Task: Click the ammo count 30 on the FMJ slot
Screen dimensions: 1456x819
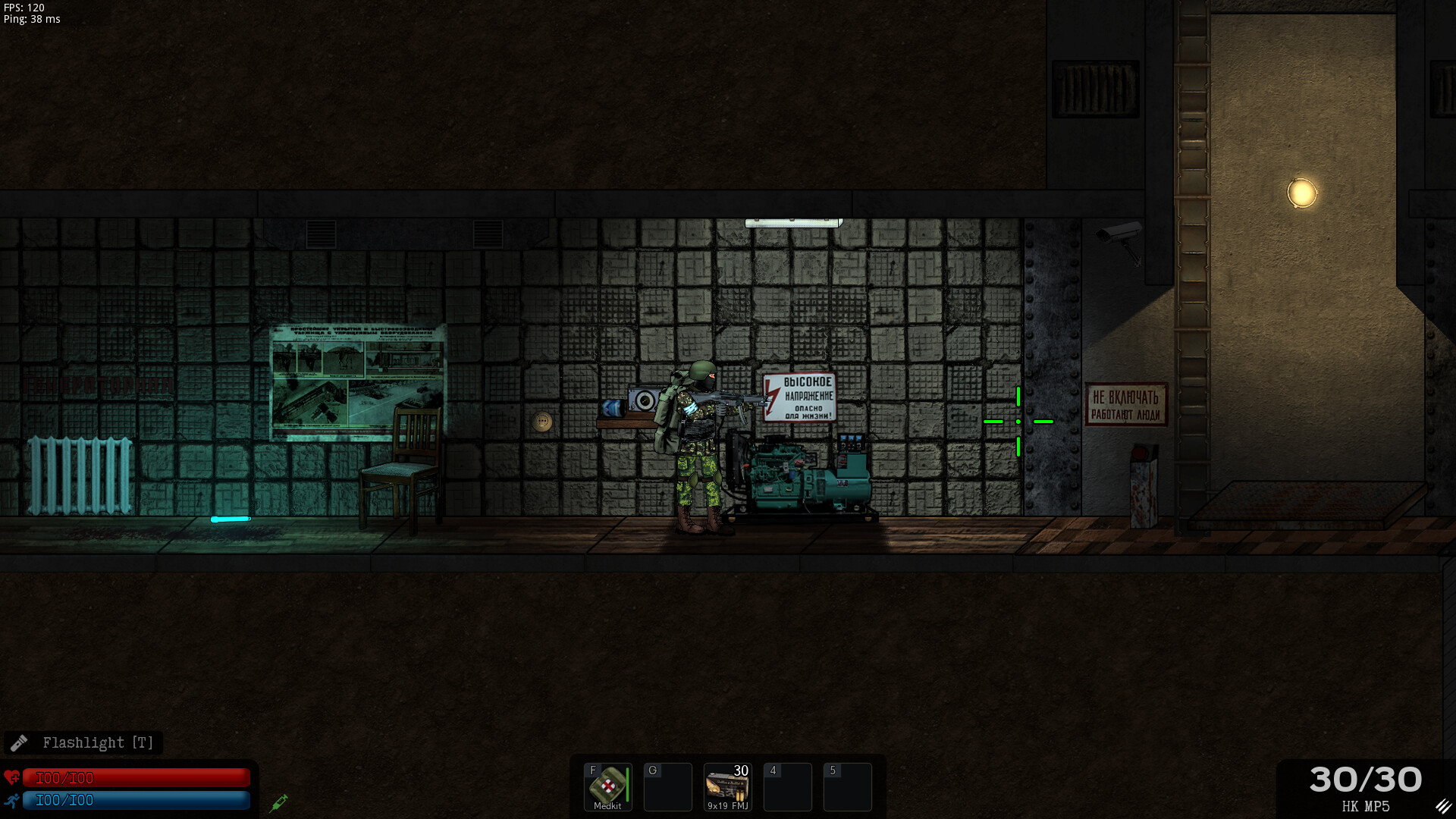Action: pyautogui.click(x=743, y=771)
